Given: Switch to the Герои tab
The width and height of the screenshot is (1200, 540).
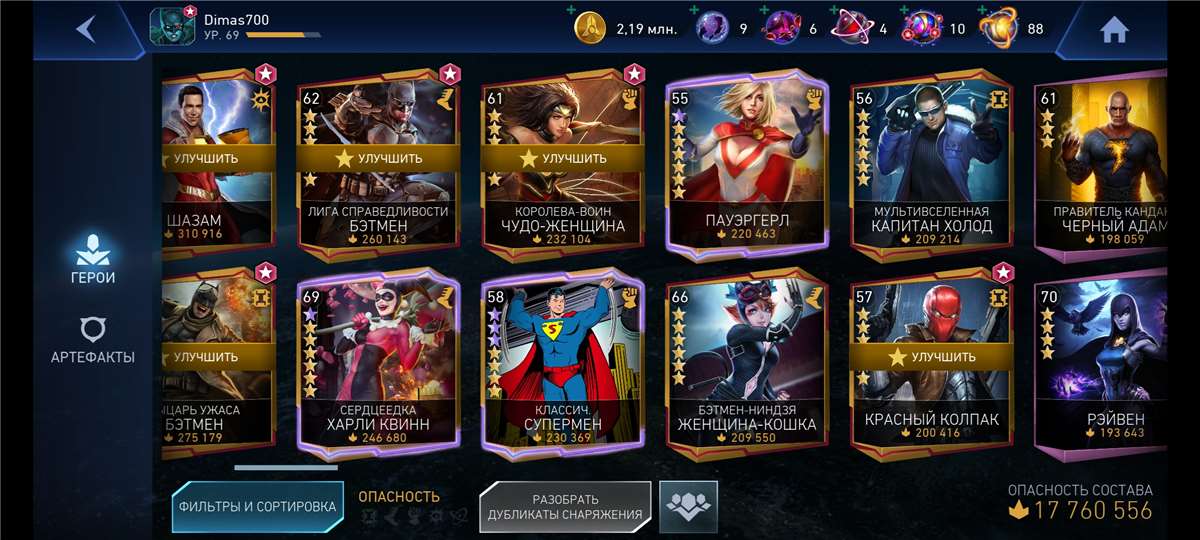Looking at the screenshot, I should point(92,258).
